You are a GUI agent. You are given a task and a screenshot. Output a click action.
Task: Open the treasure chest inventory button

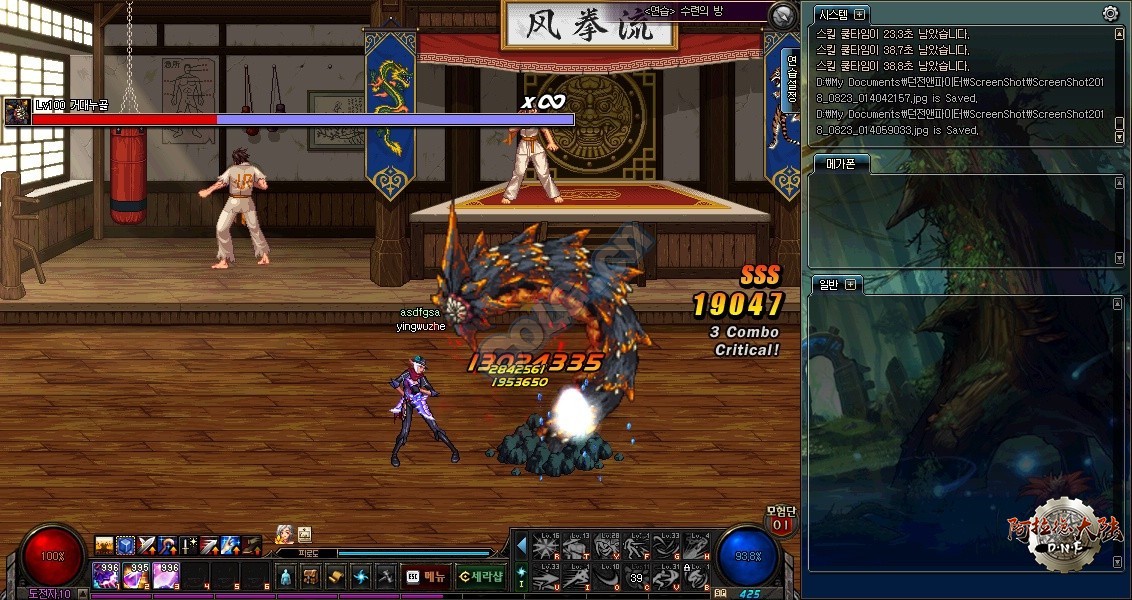(311, 576)
